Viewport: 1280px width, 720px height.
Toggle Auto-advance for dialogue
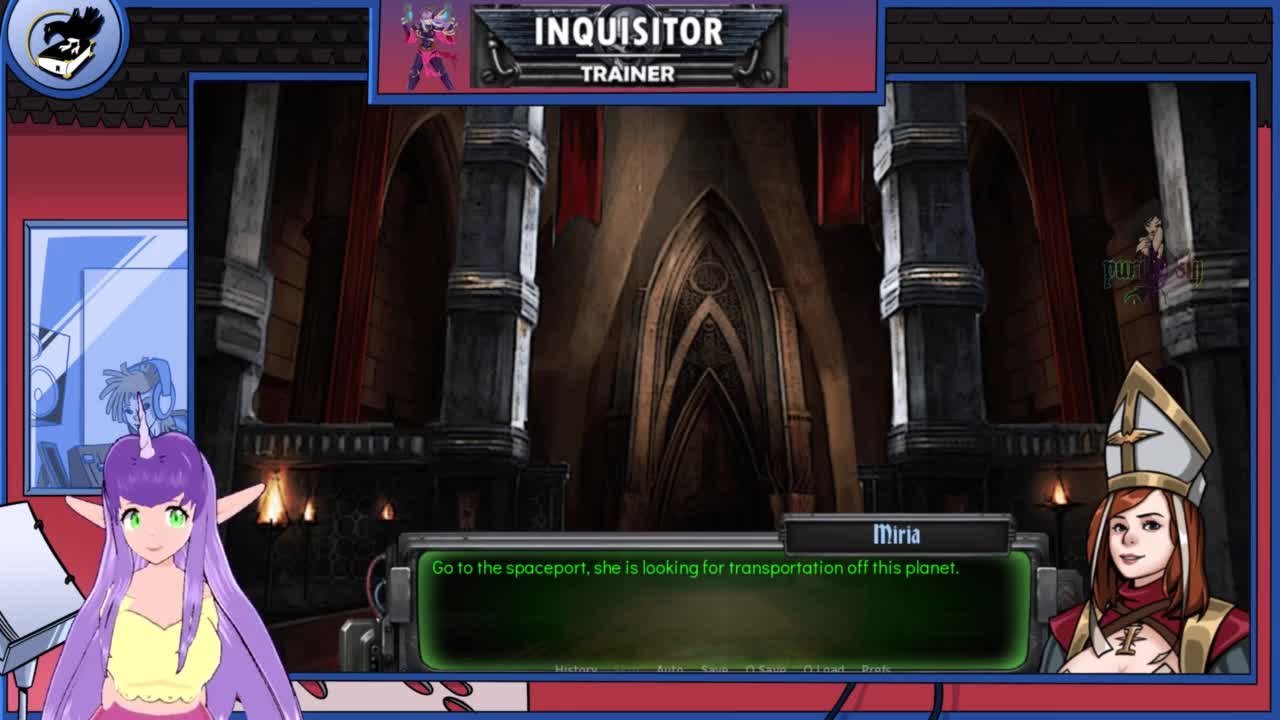pyautogui.click(x=670, y=669)
